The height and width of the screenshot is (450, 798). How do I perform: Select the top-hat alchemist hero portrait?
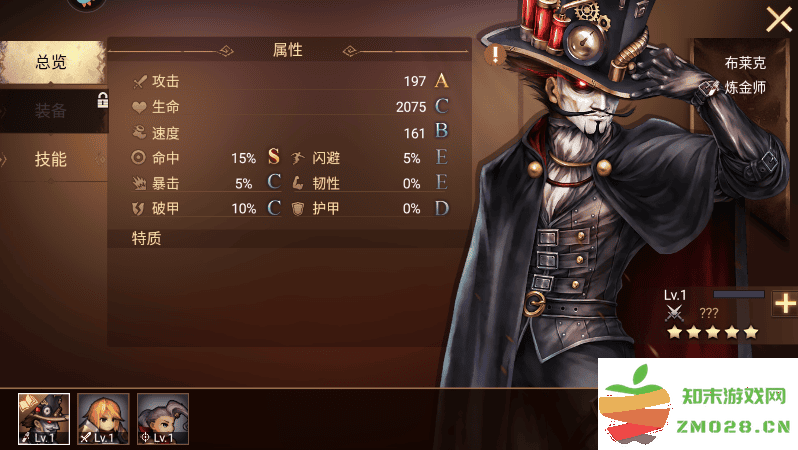(x=44, y=418)
